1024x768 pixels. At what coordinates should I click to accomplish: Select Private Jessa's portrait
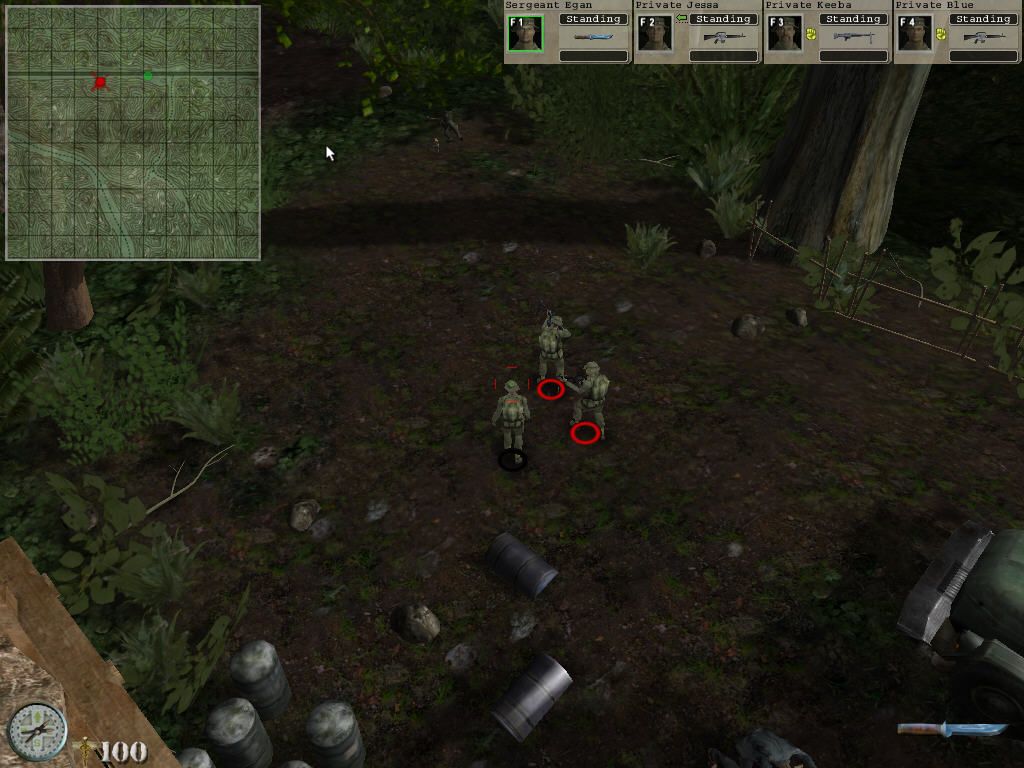pos(655,33)
